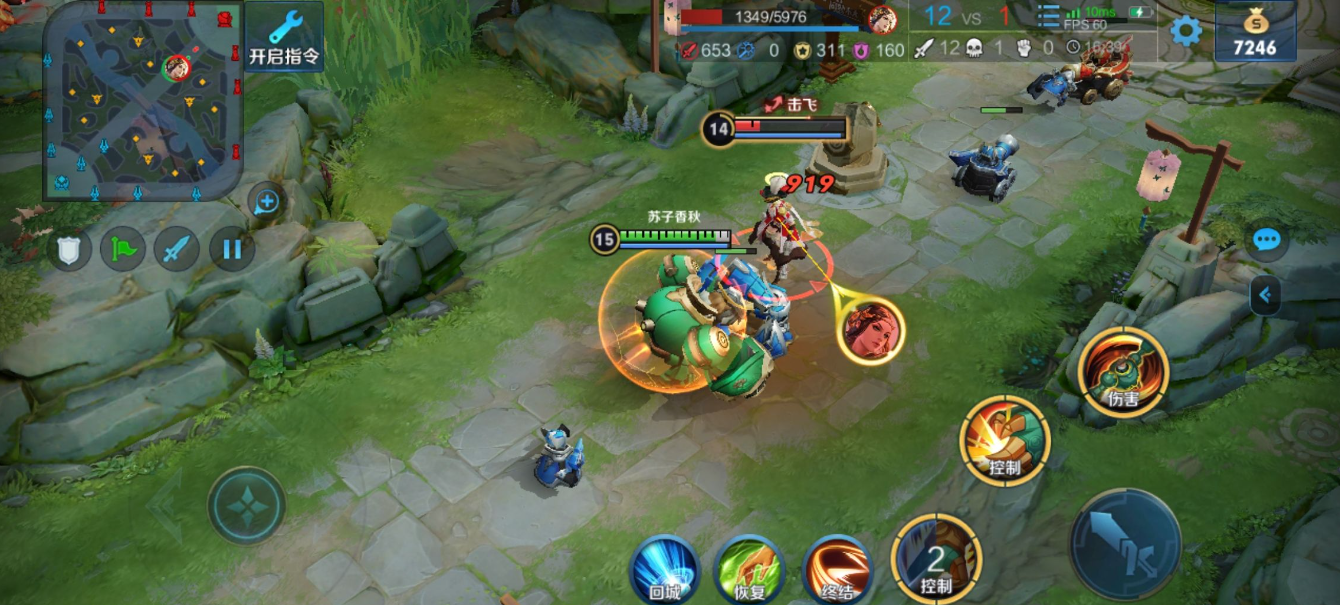Trigger the 控制 skill showing cooldown 2
This screenshot has width=1340, height=605.
[936, 560]
